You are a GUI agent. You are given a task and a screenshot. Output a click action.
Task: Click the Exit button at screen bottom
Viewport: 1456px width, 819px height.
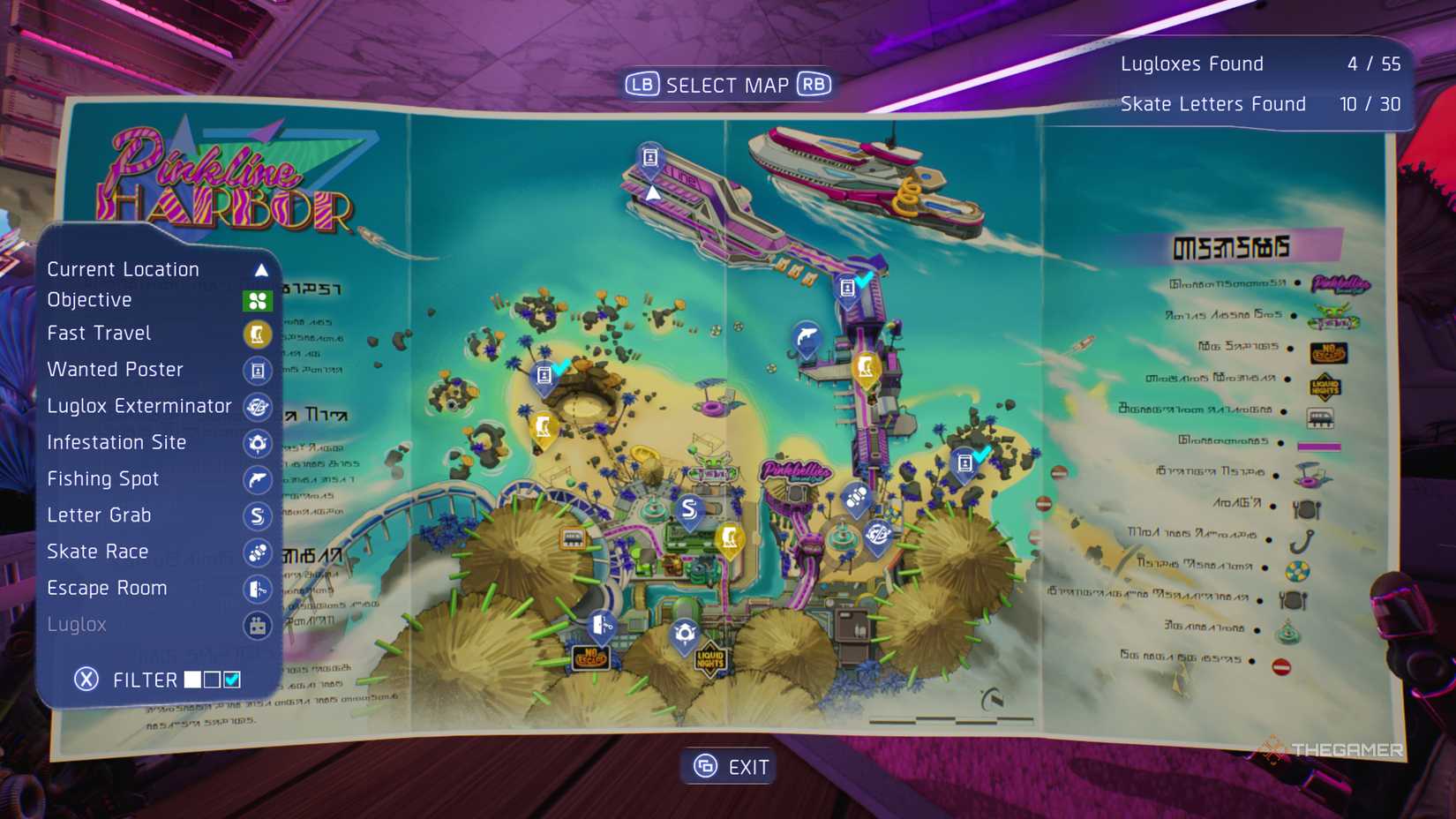point(727,766)
